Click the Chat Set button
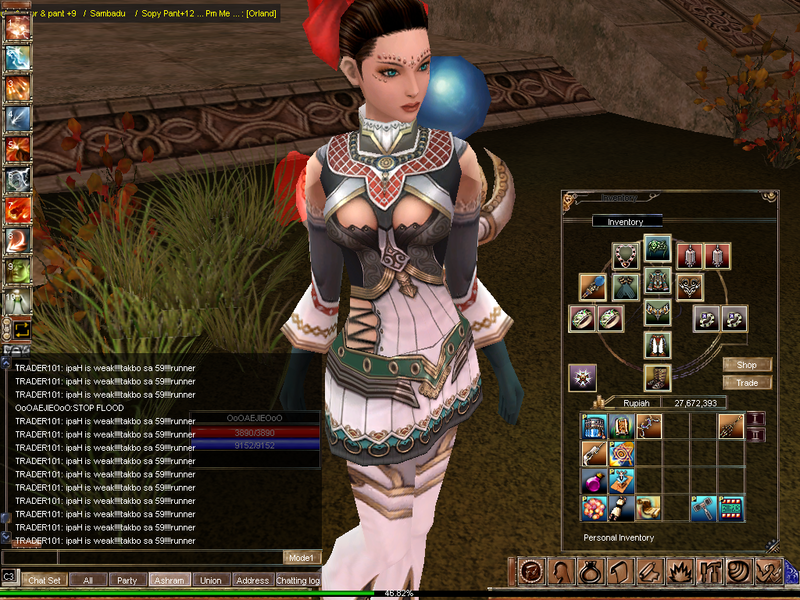This screenshot has width=800, height=600. tap(44, 580)
